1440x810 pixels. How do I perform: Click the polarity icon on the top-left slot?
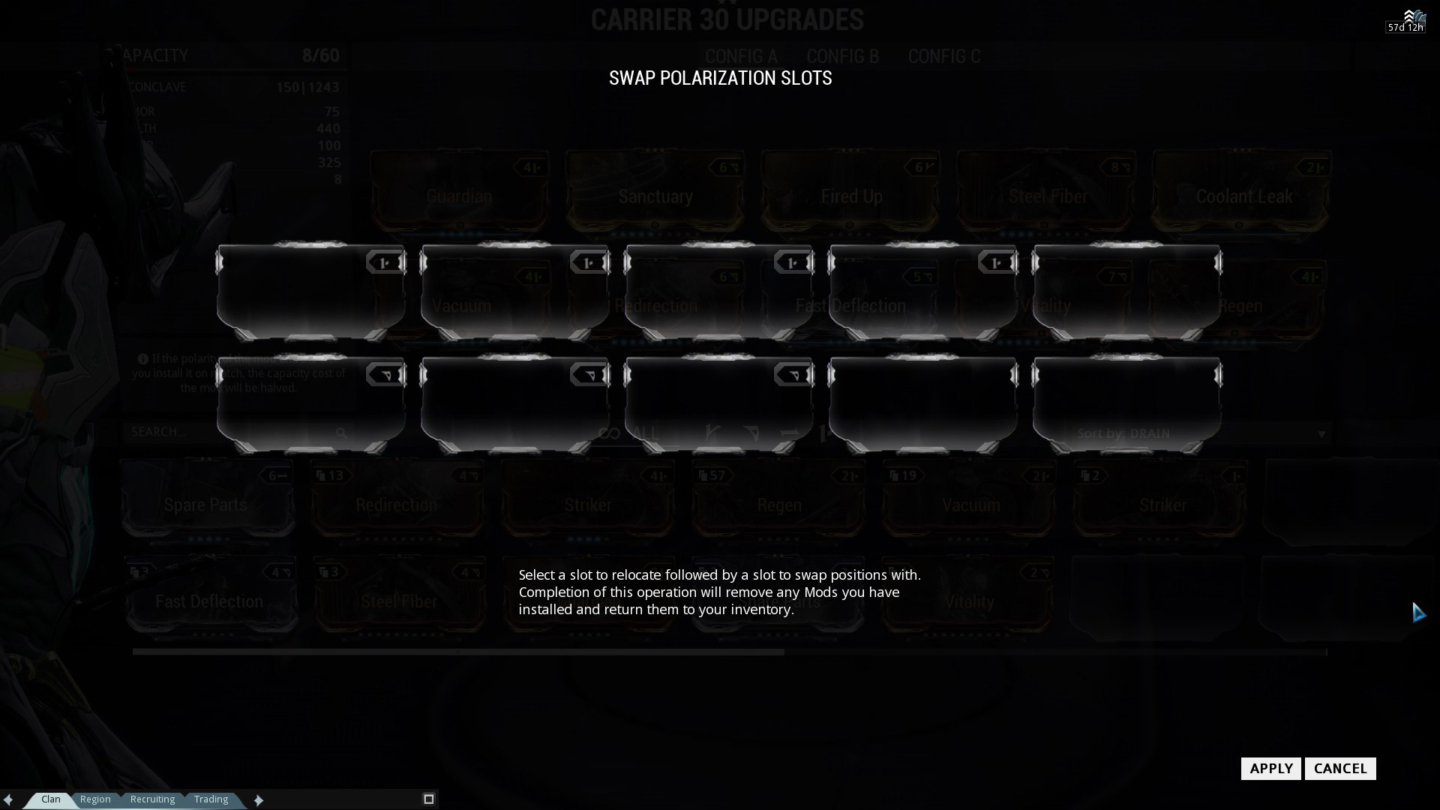click(x=384, y=262)
